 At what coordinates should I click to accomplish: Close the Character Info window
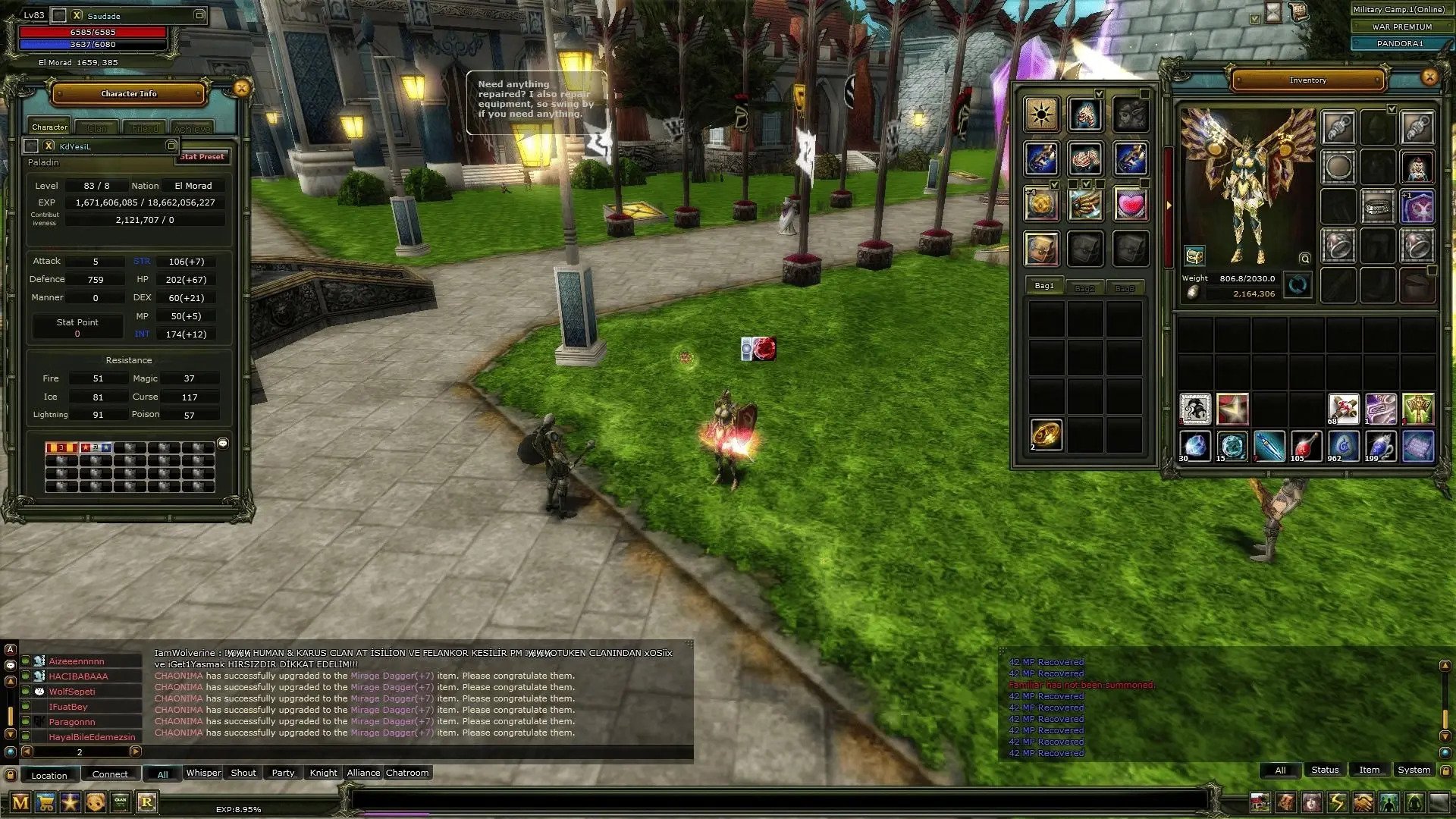242,89
